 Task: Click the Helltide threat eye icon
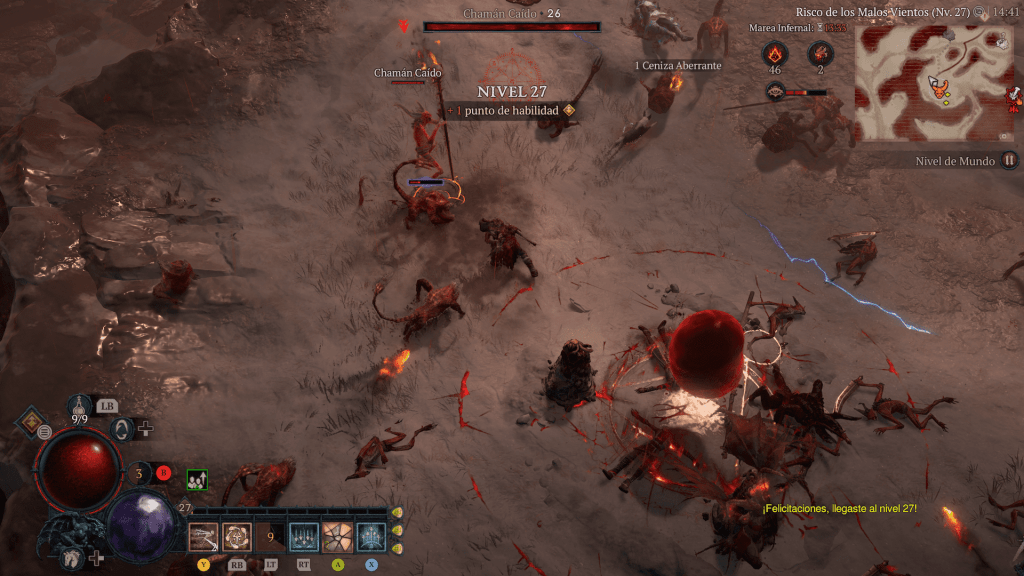click(775, 92)
